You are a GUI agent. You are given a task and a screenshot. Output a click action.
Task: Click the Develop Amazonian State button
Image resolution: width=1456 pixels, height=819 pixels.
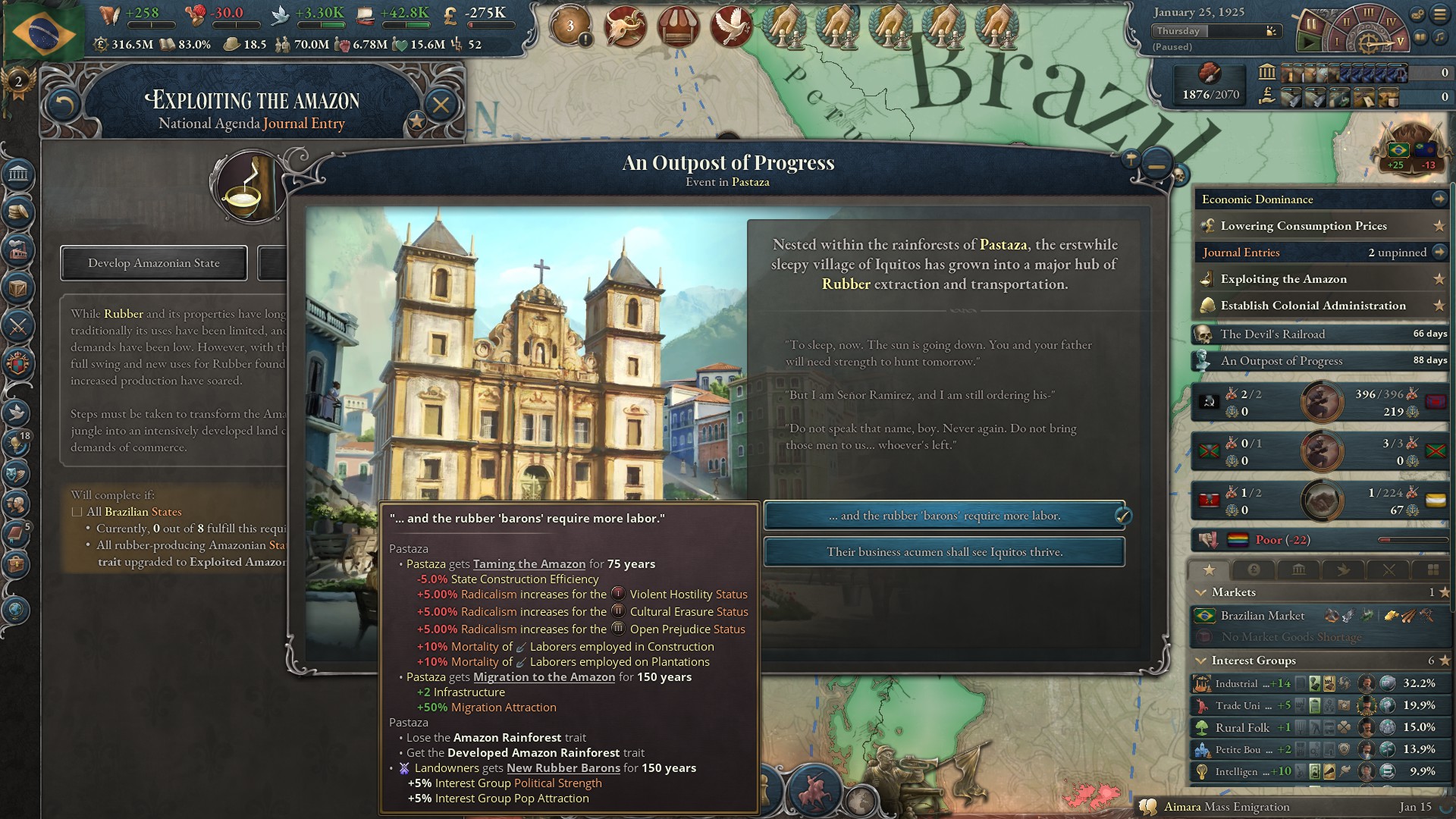153,263
